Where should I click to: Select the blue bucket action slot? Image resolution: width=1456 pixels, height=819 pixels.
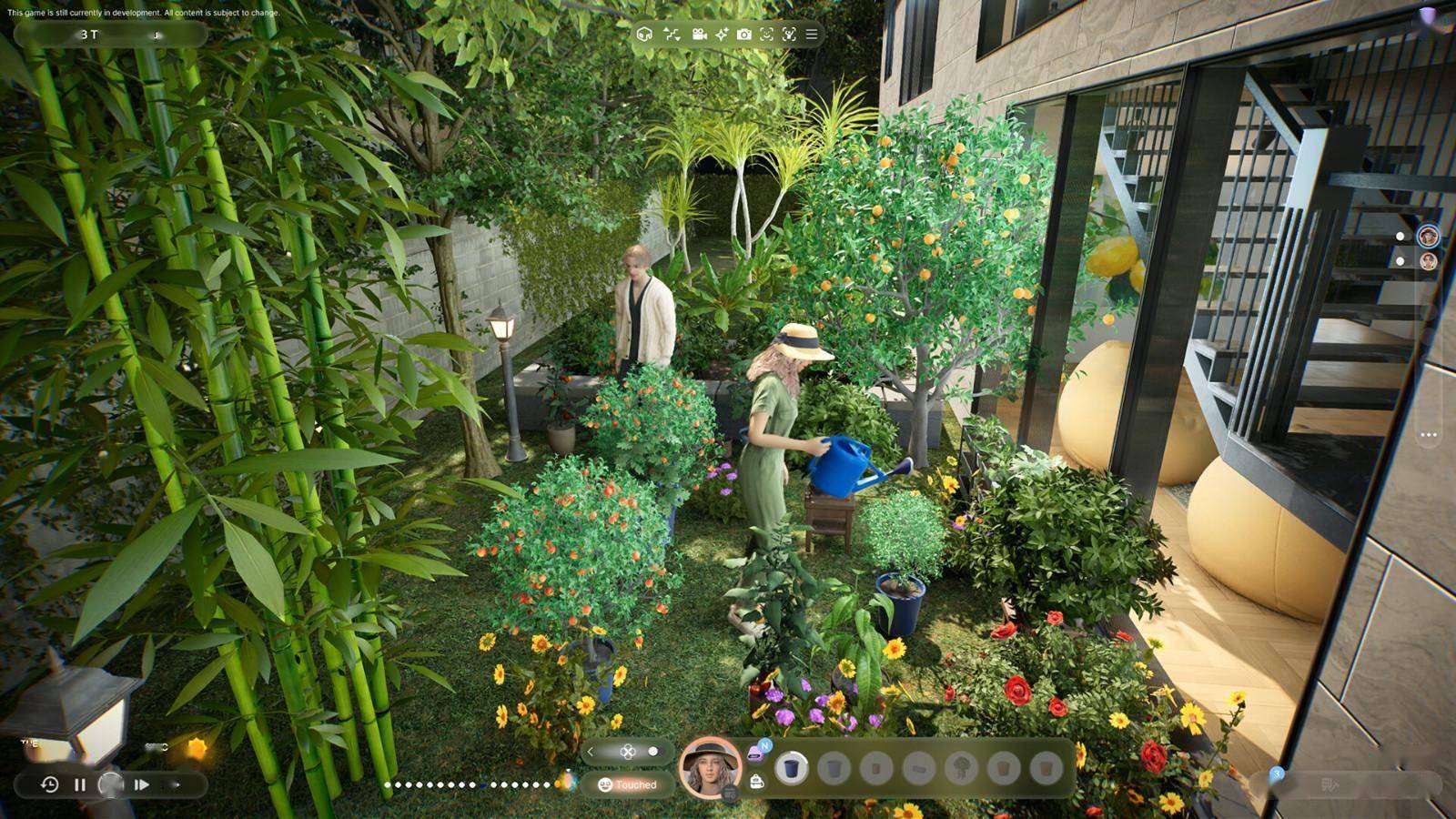(791, 769)
